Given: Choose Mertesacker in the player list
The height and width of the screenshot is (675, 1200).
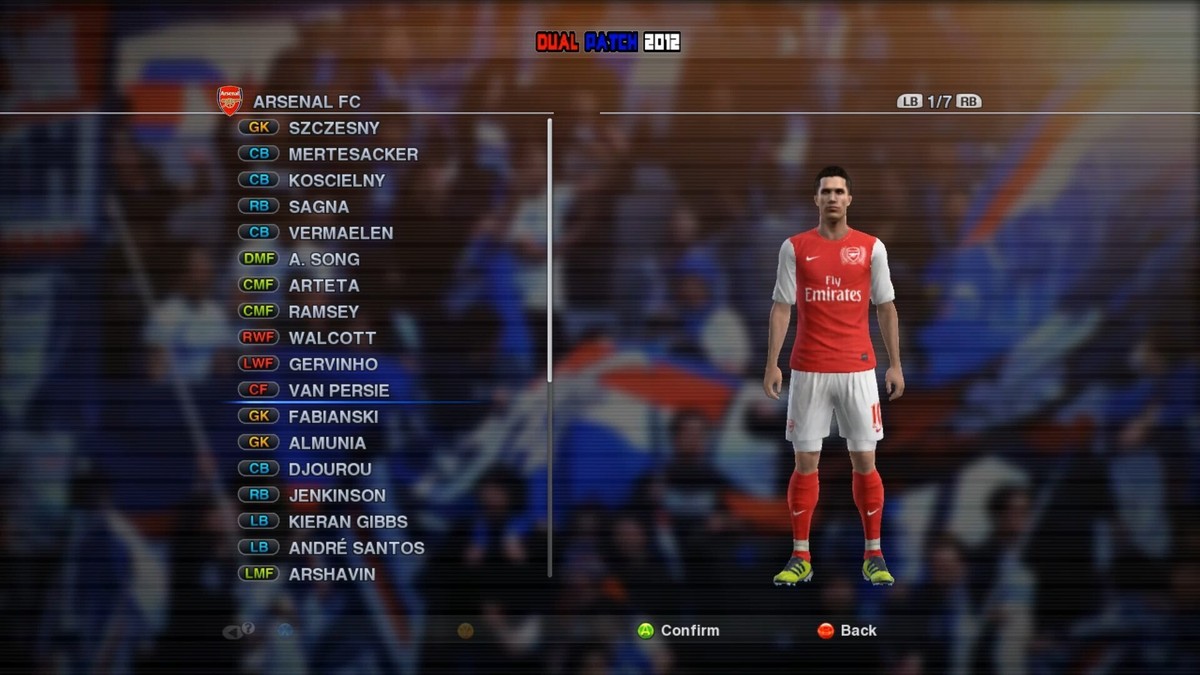Looking at the screenshot, I should tap(352, 154).
